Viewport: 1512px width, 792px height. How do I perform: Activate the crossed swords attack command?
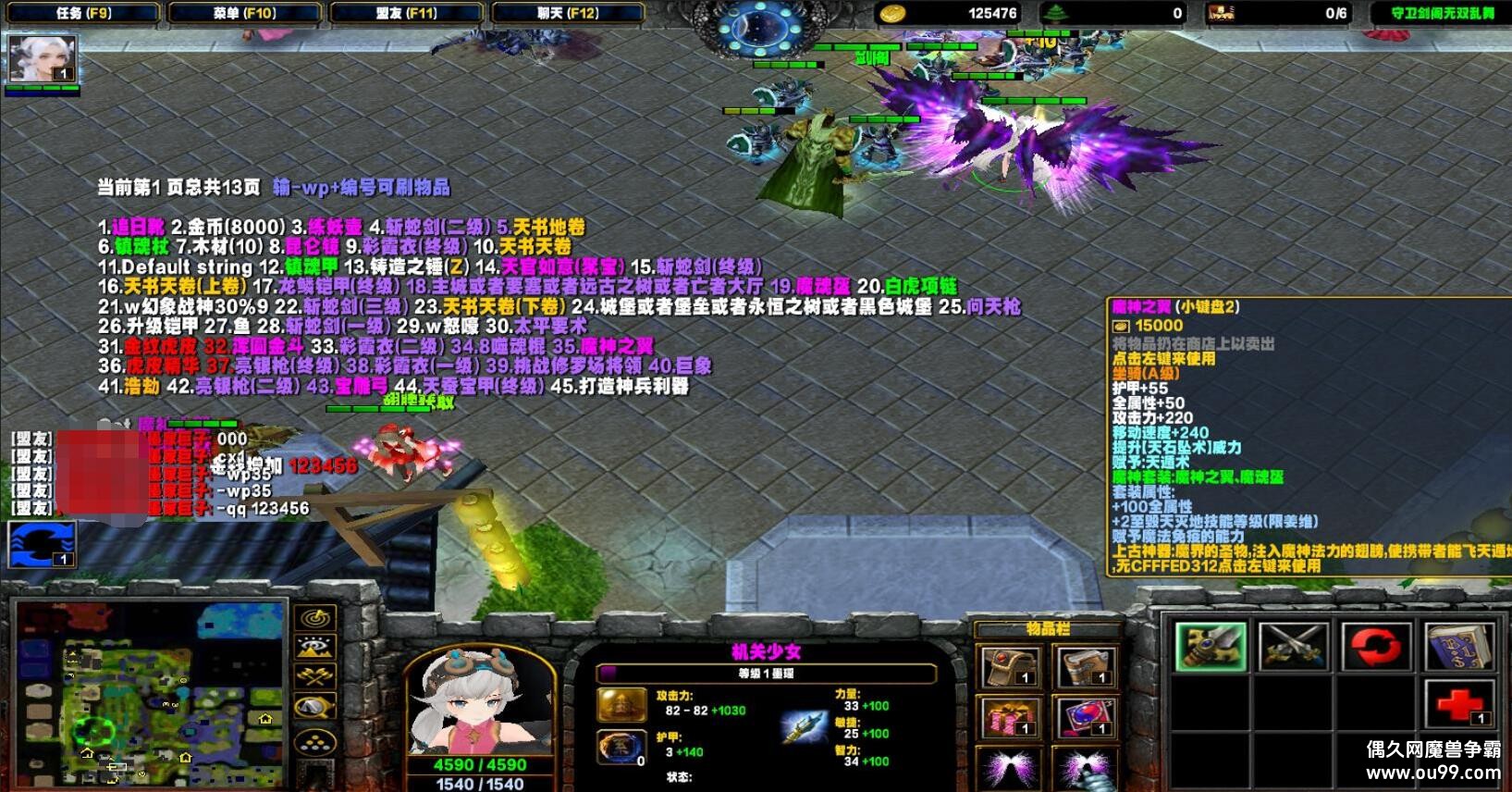tap(1293, 645)
